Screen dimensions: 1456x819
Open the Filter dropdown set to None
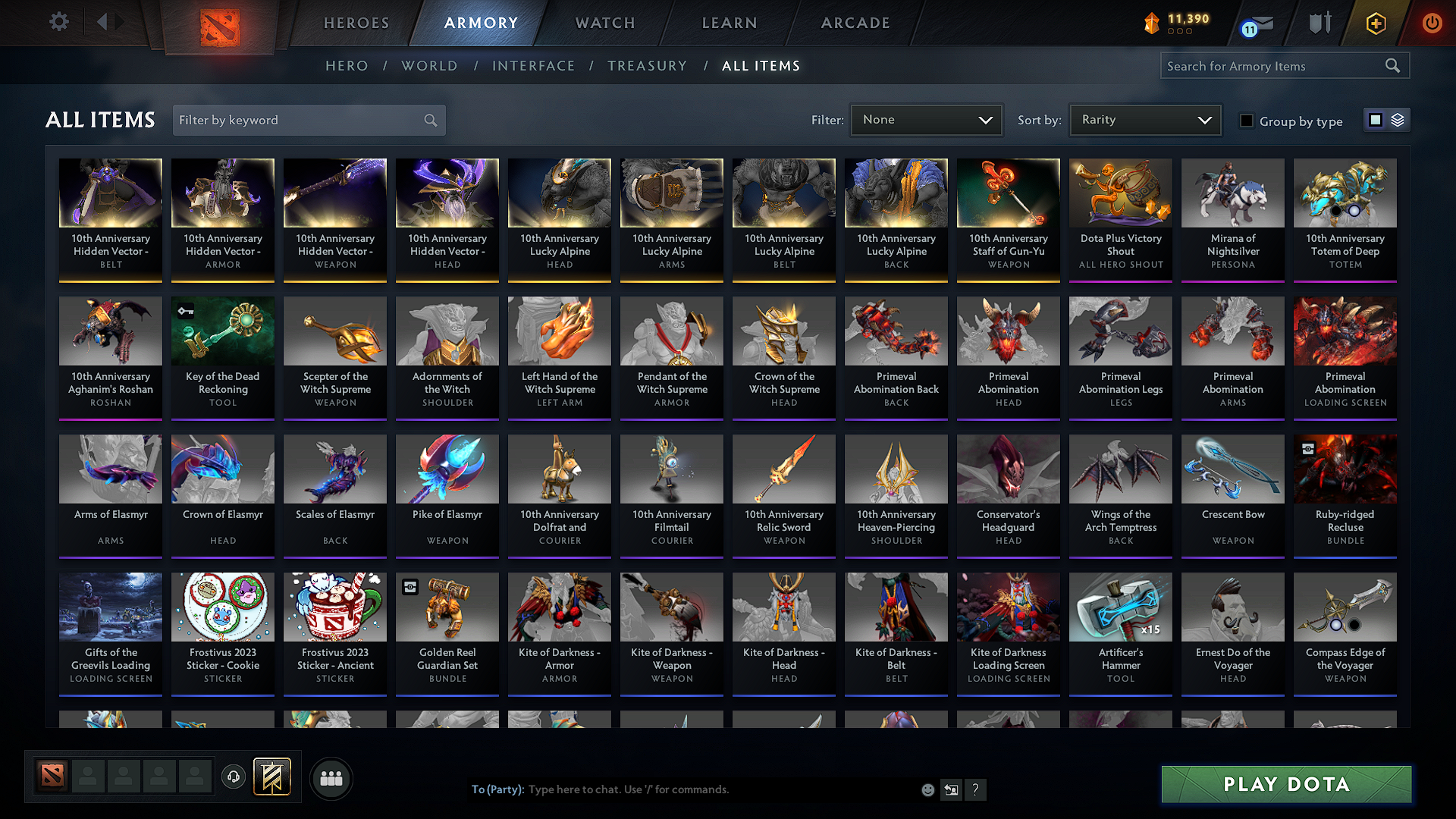[926, 119]
